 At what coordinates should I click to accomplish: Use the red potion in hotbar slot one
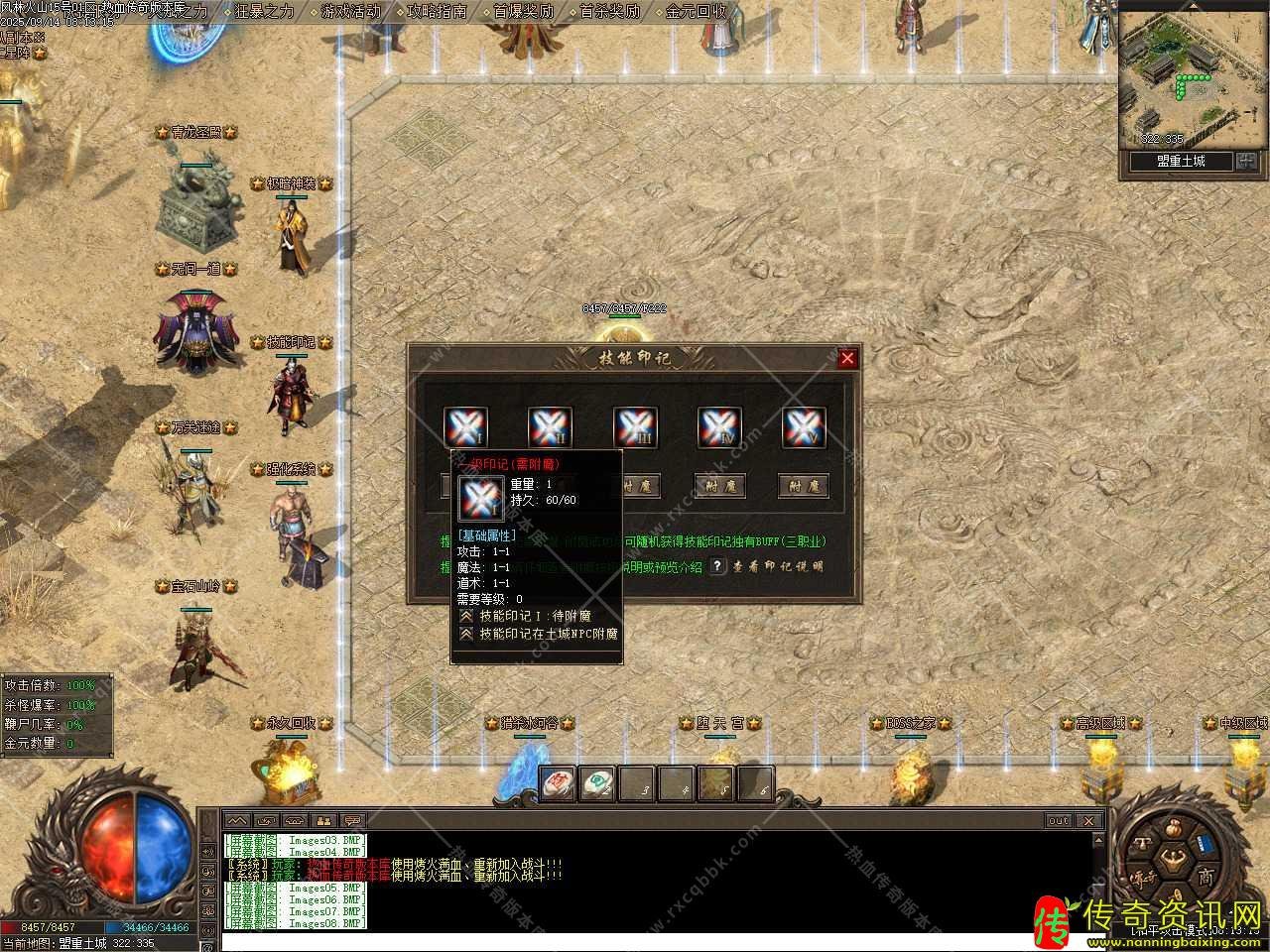558,784
